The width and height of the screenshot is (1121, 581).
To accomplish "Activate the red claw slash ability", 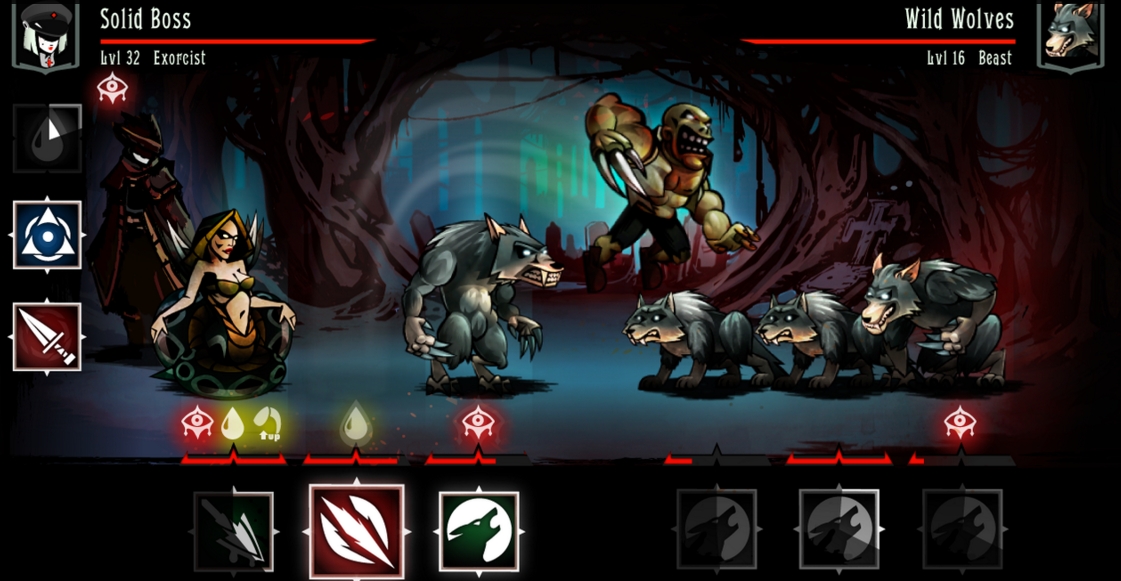I will [357, 531].
